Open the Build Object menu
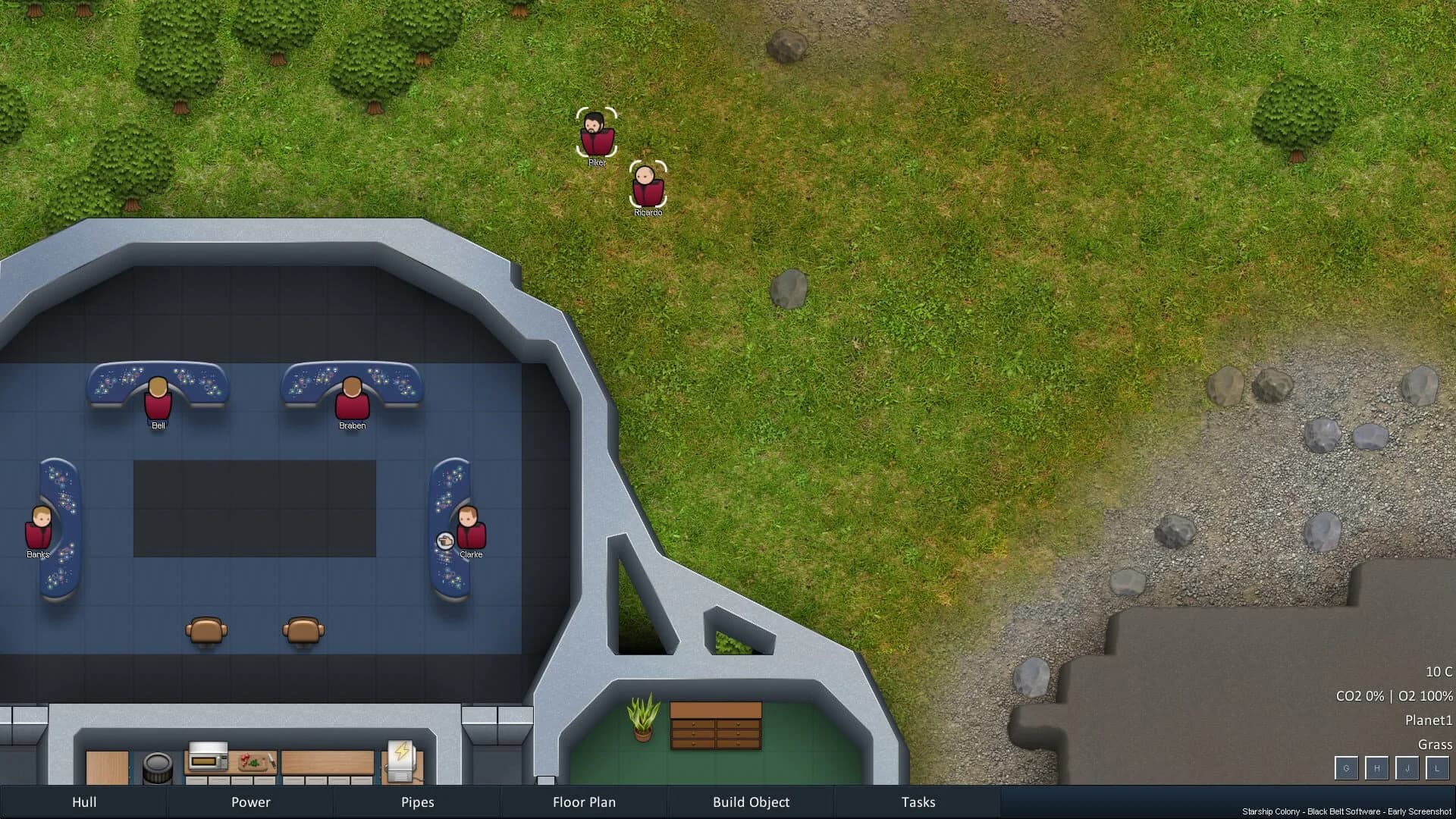Image resolution: width=1456 pixels, height=819 pixels. click(751, 802)
